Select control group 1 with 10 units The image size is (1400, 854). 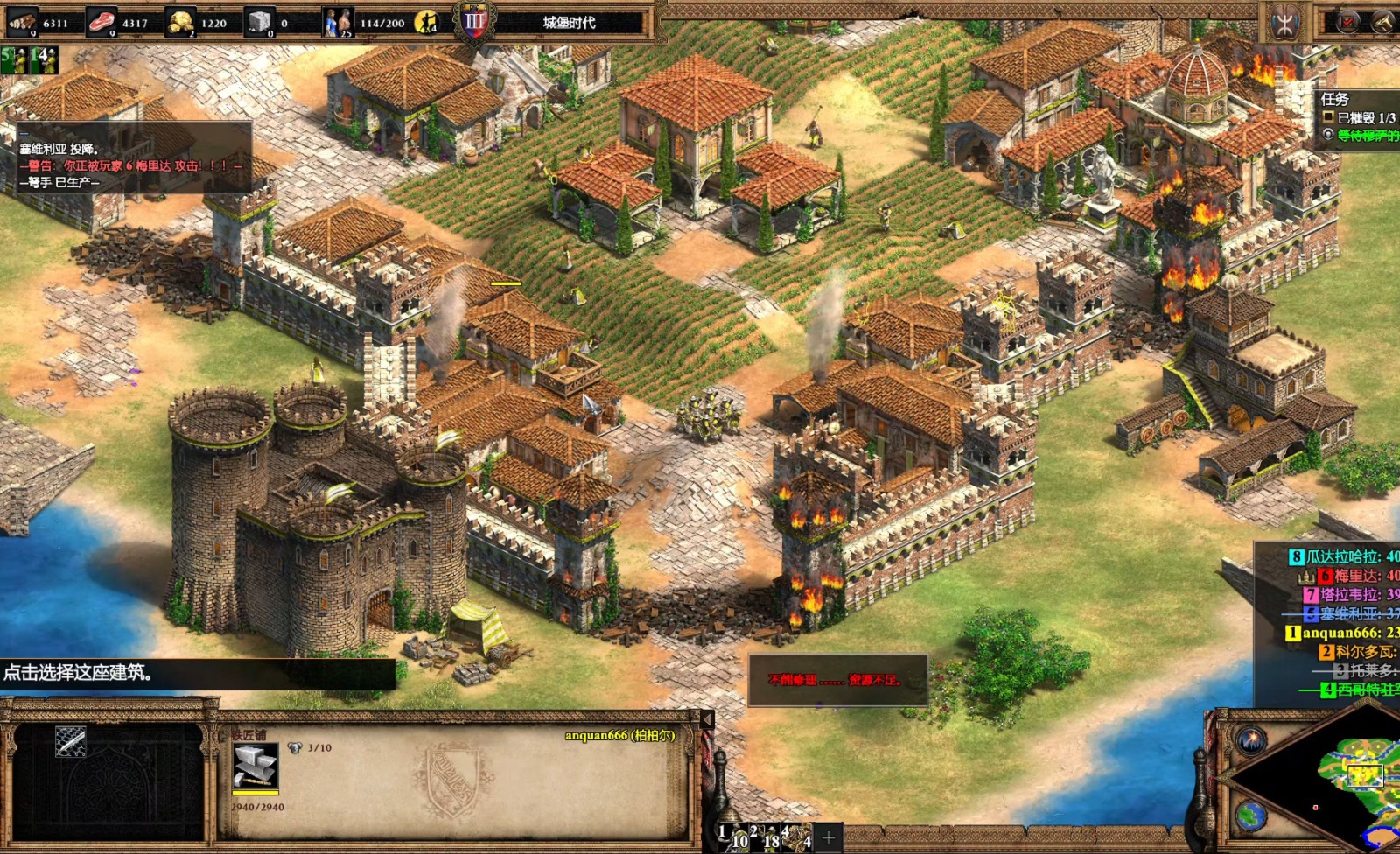[733, 837]
